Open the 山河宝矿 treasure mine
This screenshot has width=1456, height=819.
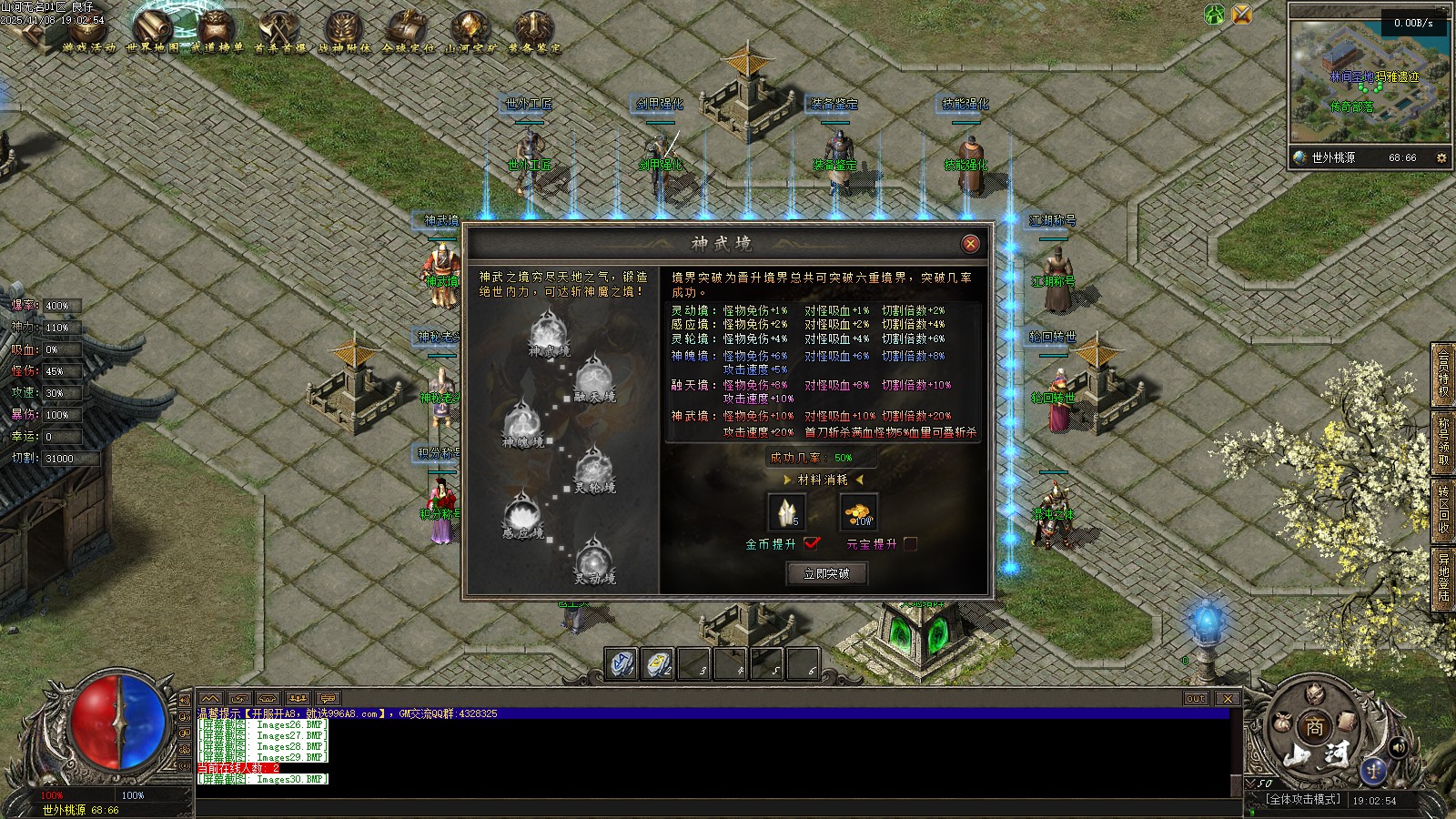point(470,32)
